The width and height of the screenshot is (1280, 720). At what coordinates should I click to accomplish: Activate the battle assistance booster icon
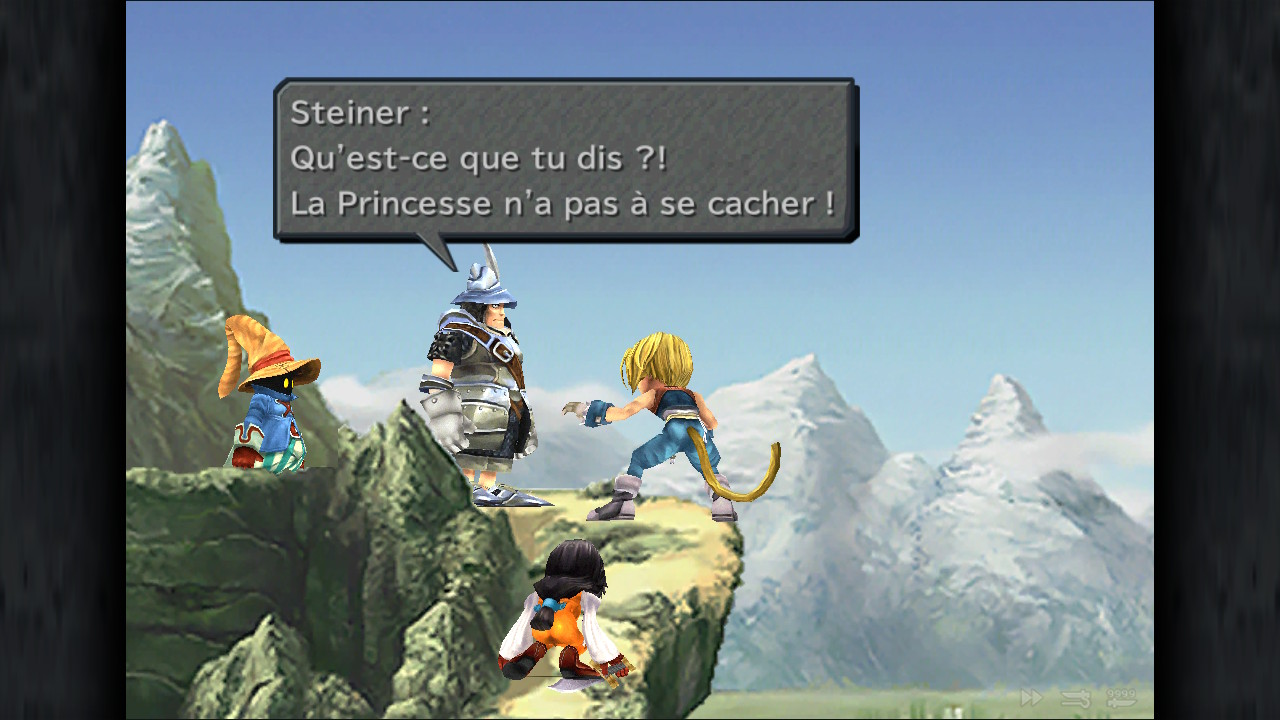pyautogui.click(x=1075, y=698)
